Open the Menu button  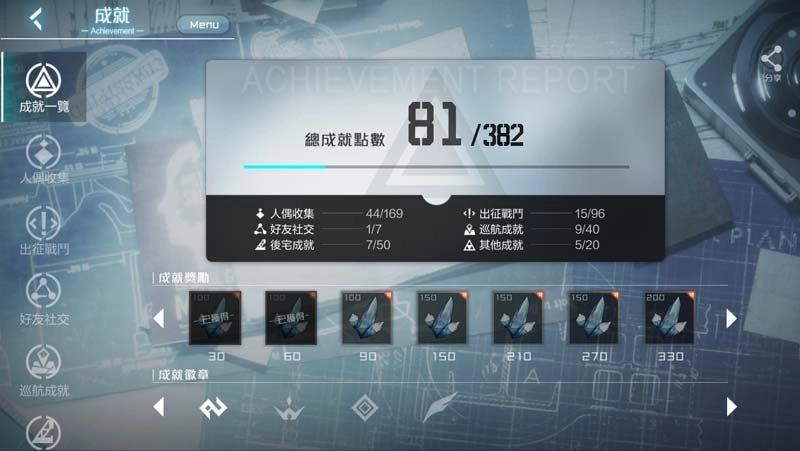(203, 24)
